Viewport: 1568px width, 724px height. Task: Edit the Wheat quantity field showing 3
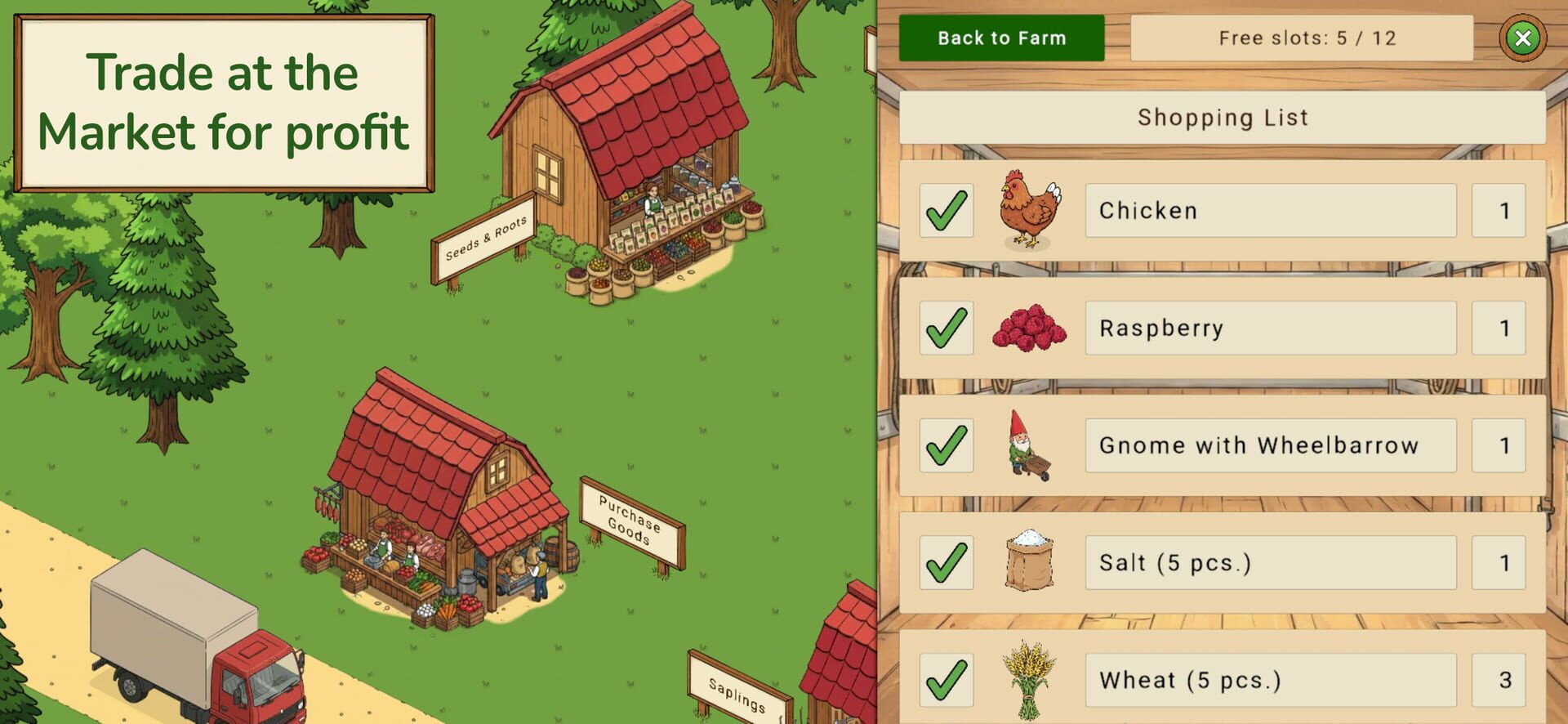tap(1499, 680)
